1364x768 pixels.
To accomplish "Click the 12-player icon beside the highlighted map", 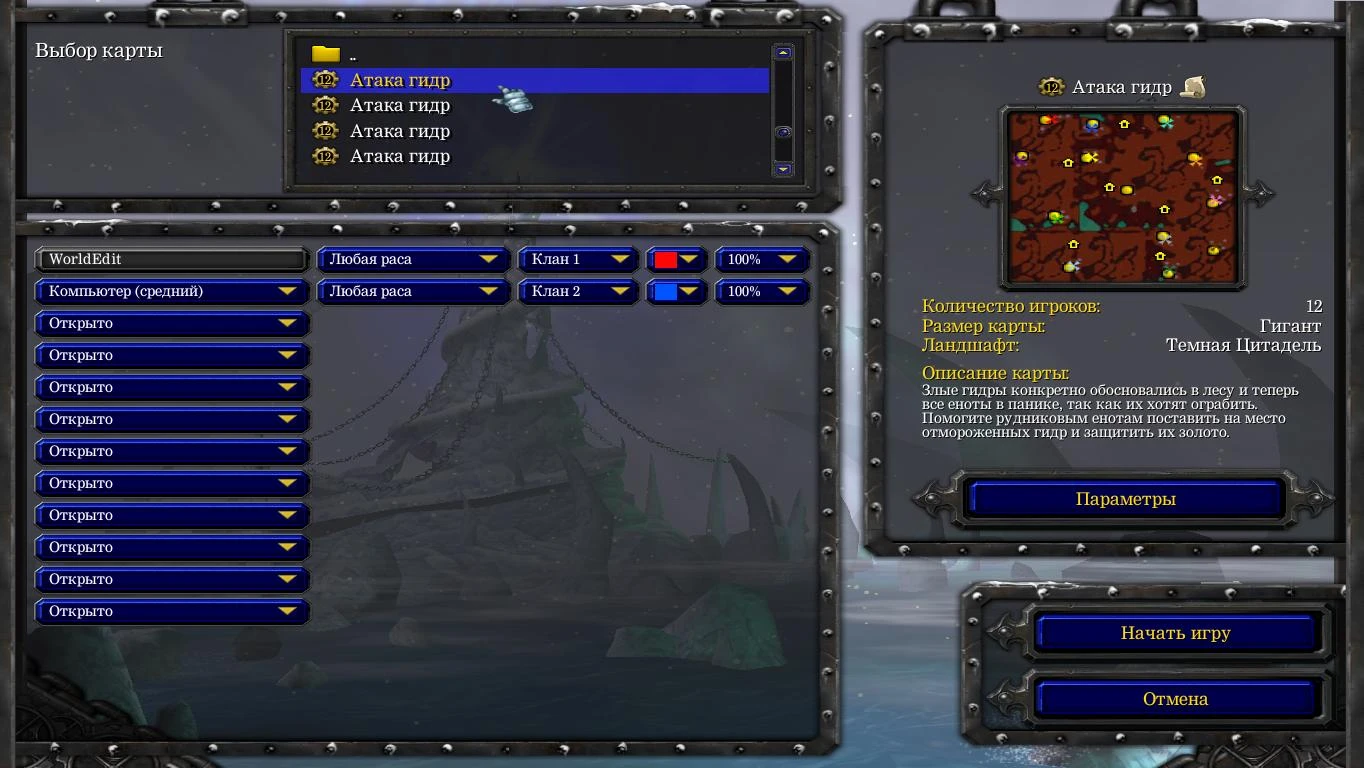I will pyautogui.click(x=325, y=80).
